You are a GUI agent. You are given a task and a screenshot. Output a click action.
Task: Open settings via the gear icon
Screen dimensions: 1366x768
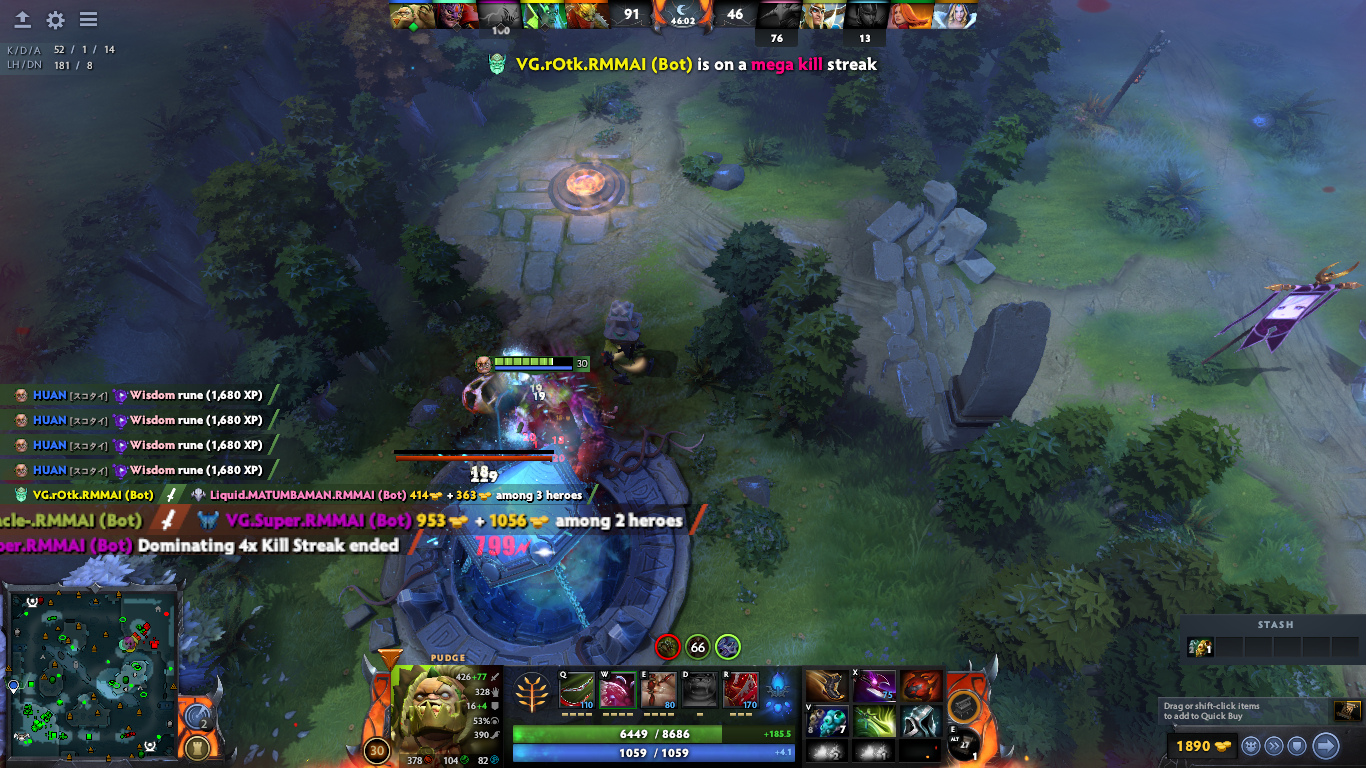57,18
